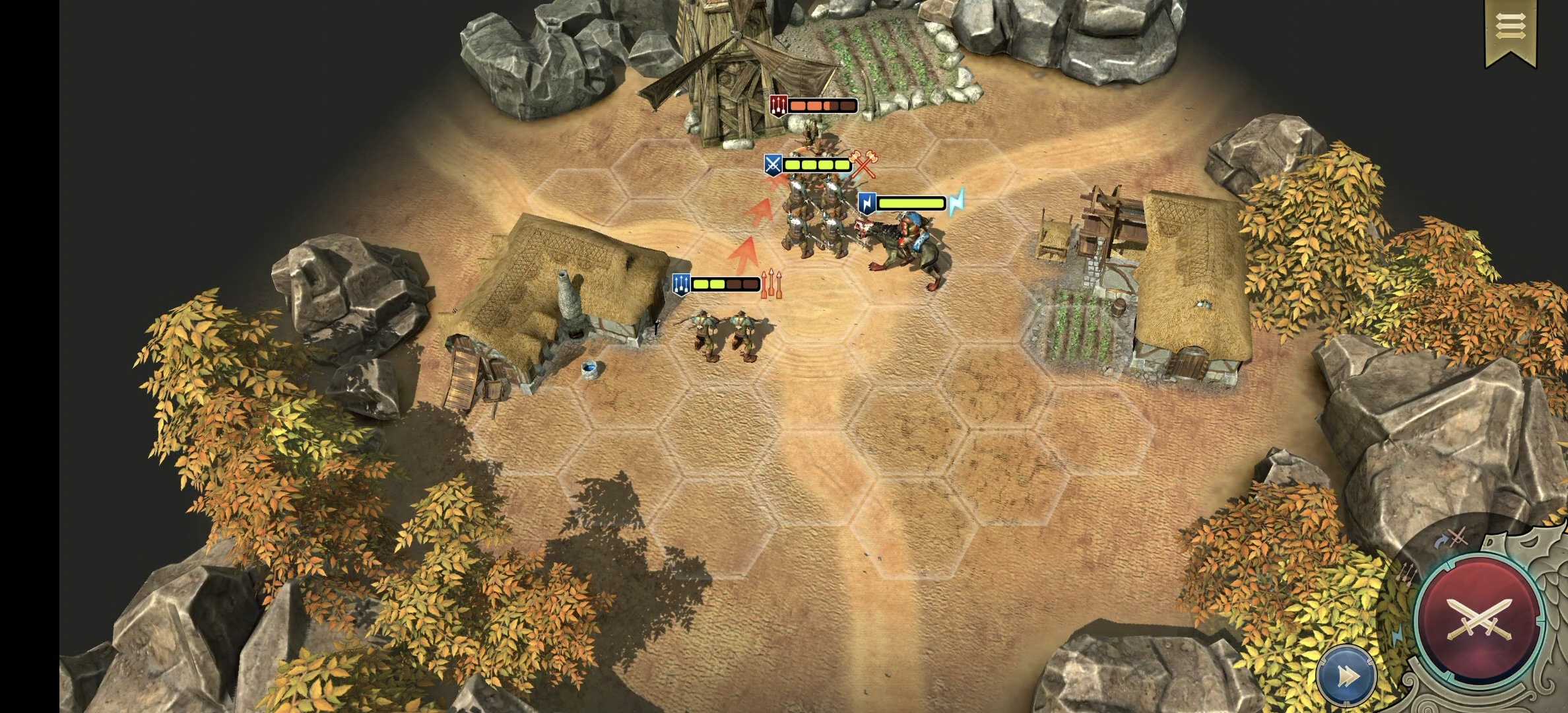
Task: Select the blue lightning cavalry unit badge
Action: (x=867, y=203)
